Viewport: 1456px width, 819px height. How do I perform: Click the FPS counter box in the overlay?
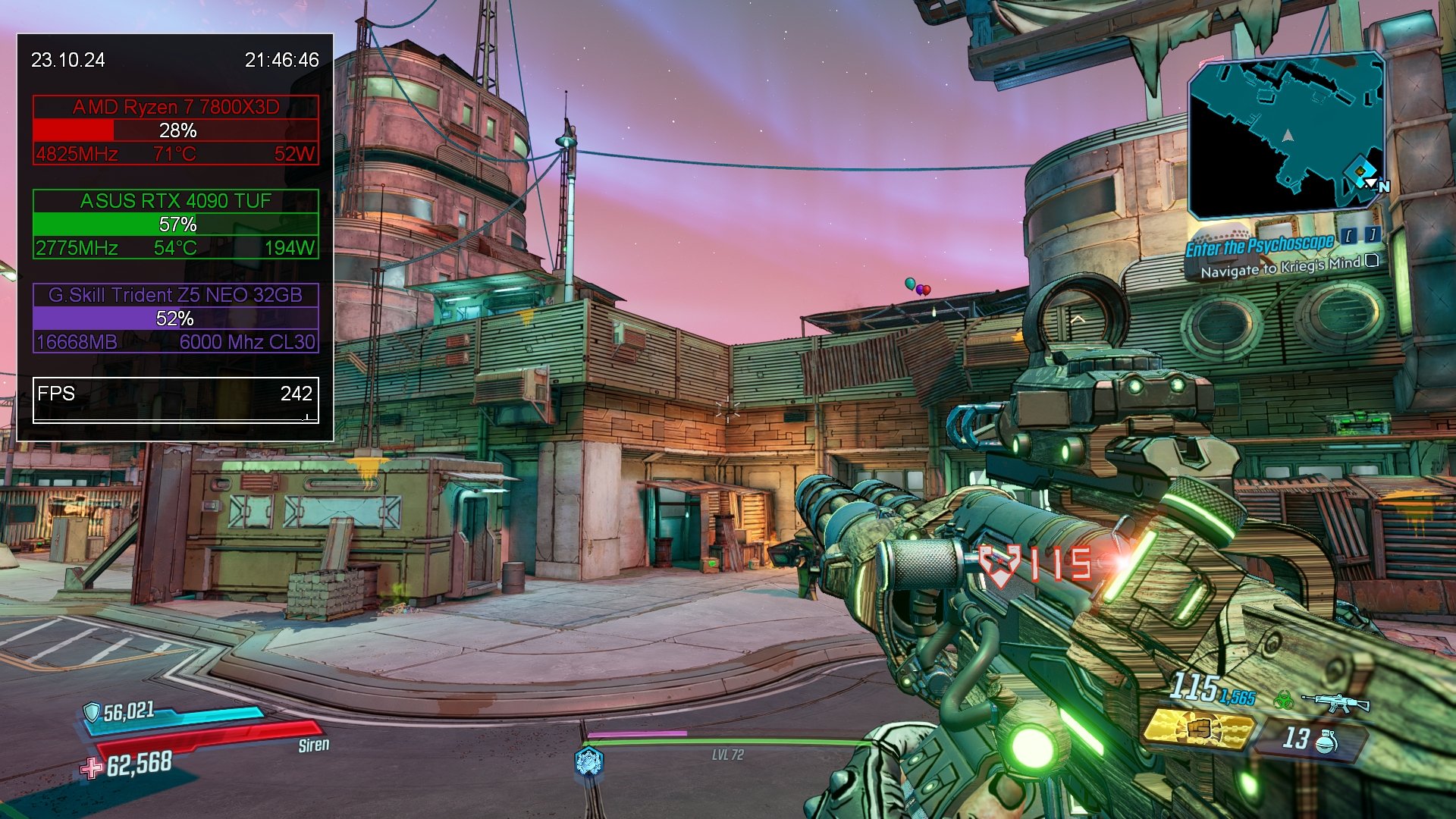(175, 400)
